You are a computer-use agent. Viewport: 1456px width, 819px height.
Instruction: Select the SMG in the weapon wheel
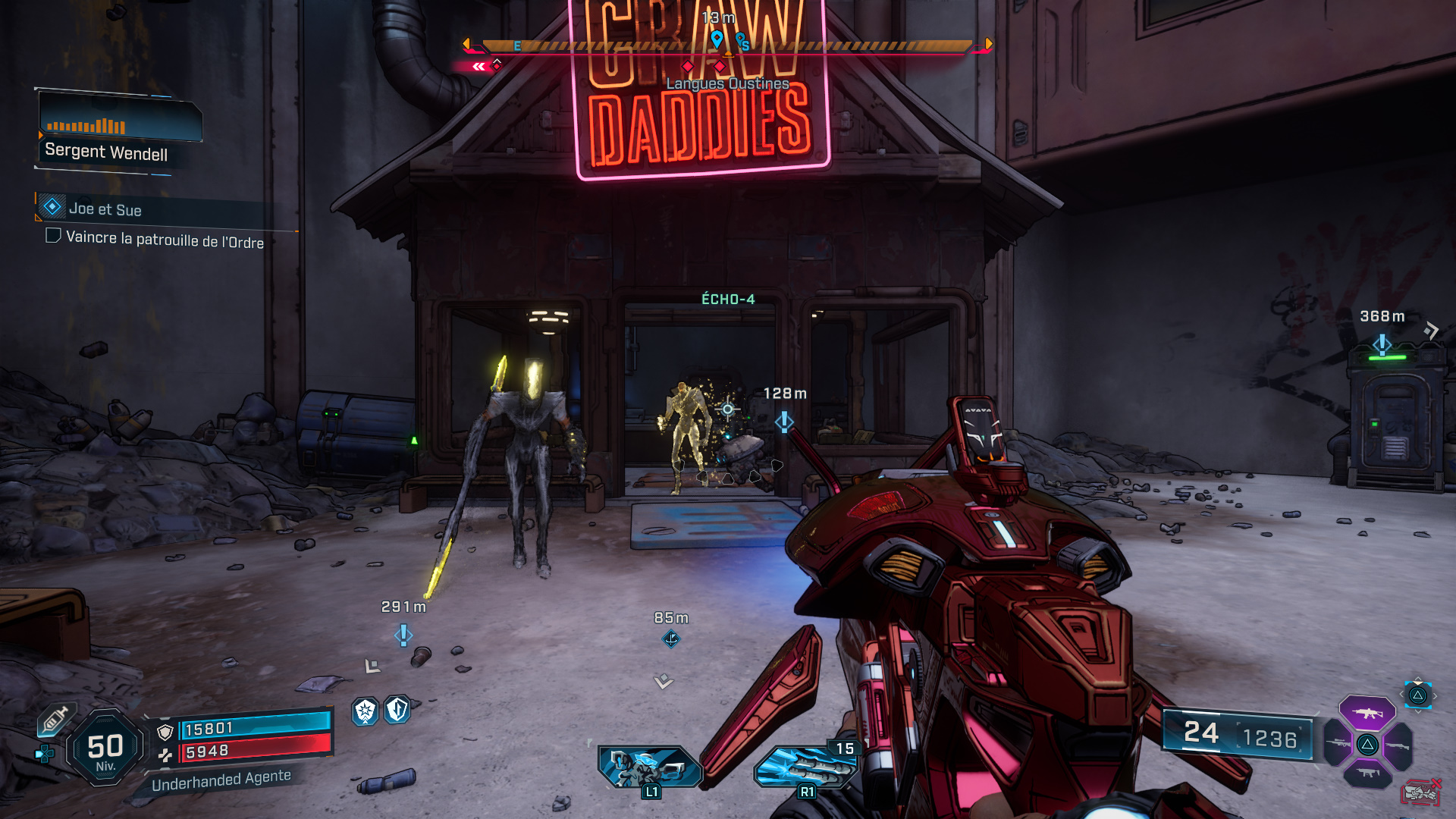(1367, 772)
